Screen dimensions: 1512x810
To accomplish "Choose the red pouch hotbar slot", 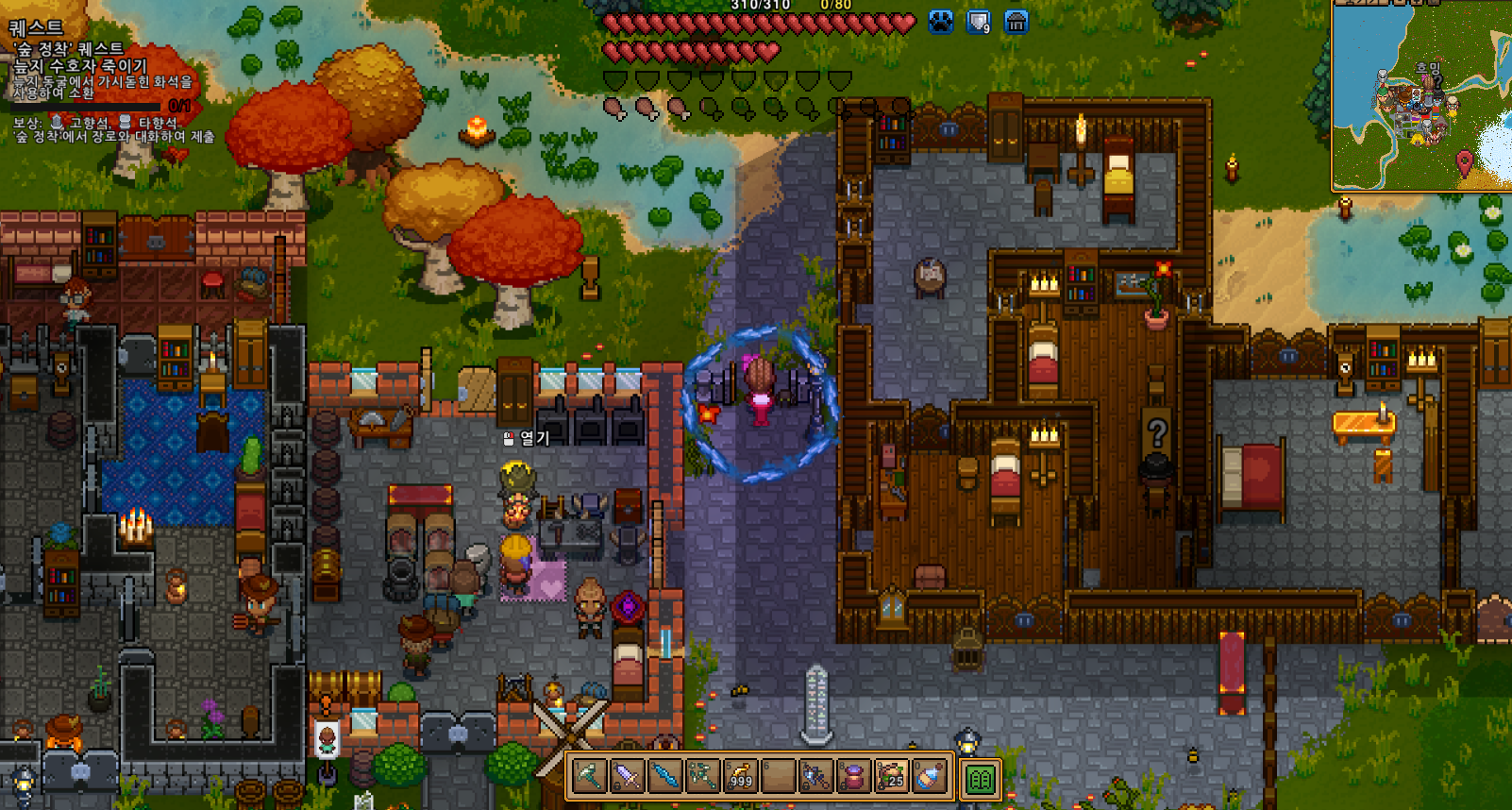I will [x=853, y=776].
